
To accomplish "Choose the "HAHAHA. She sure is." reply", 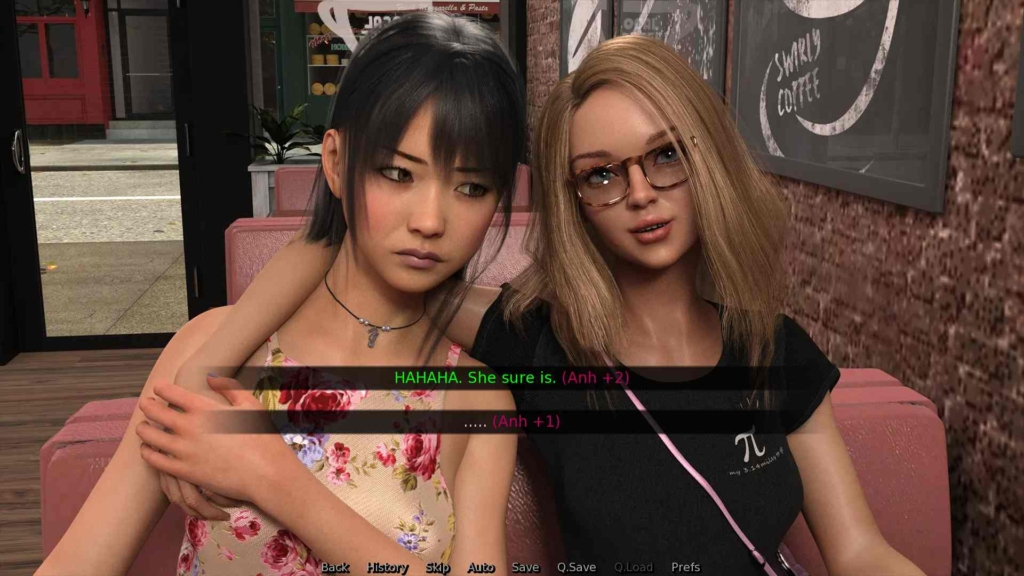I will coord(511,378).
